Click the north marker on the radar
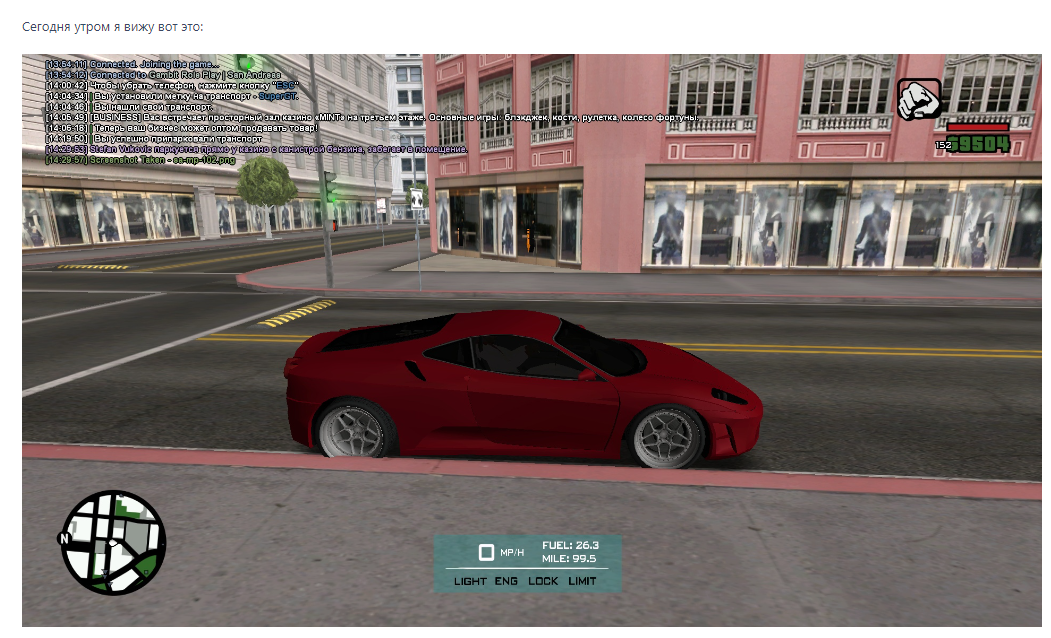Viewport: 1051px width, 638px height. (x=65, y=538)
